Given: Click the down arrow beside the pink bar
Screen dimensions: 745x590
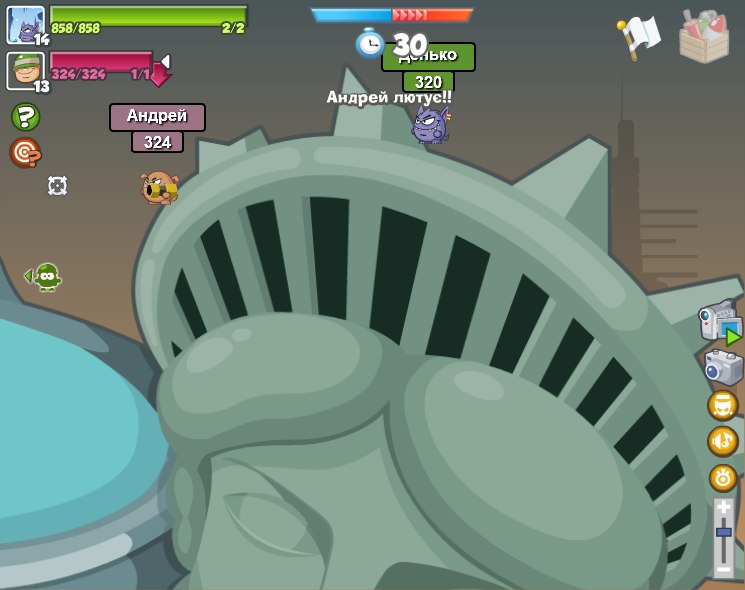Looking at the screenshot, I should tap(159, 70).
